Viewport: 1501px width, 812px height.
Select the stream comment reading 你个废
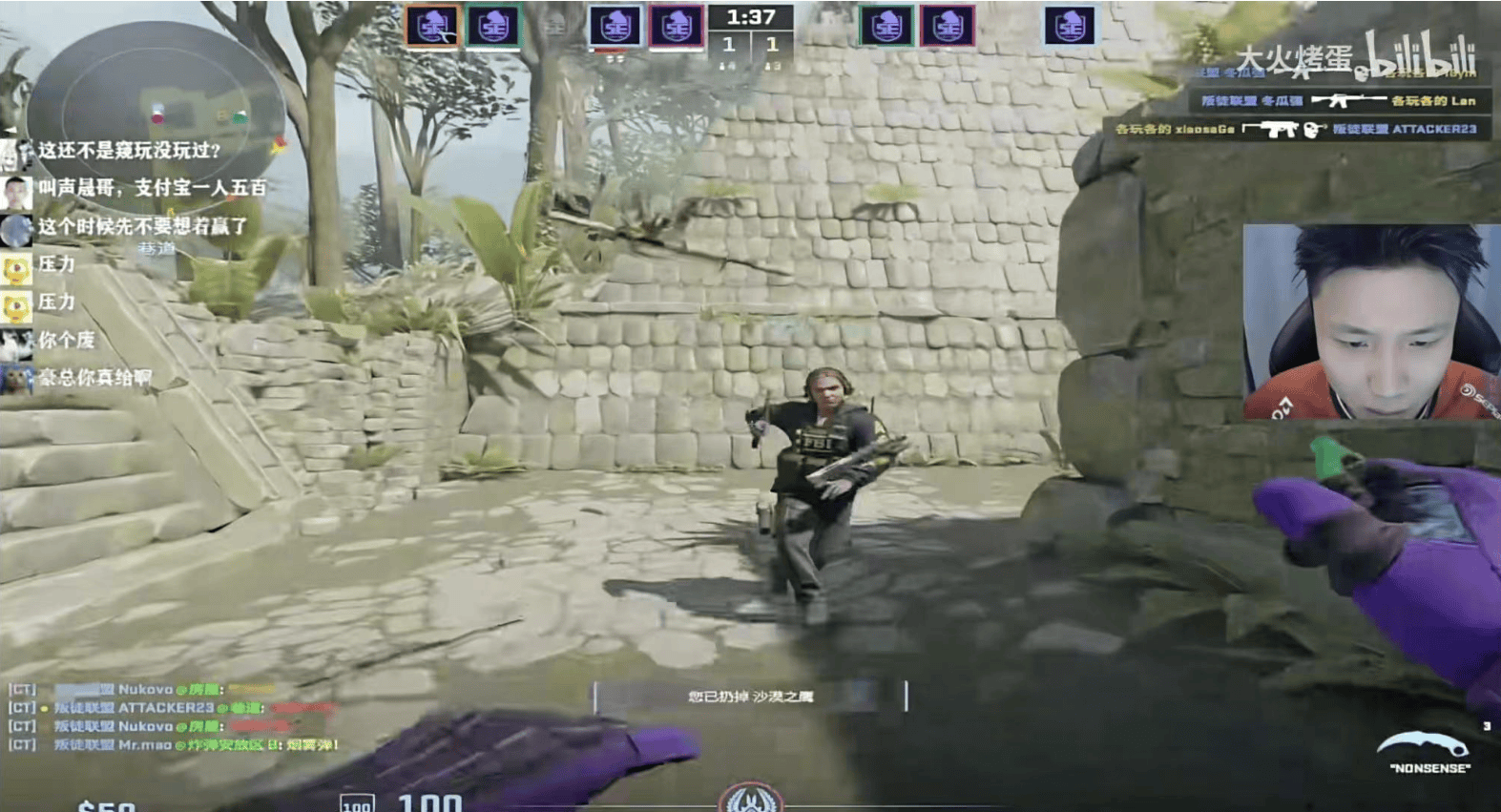coord(65,340)
